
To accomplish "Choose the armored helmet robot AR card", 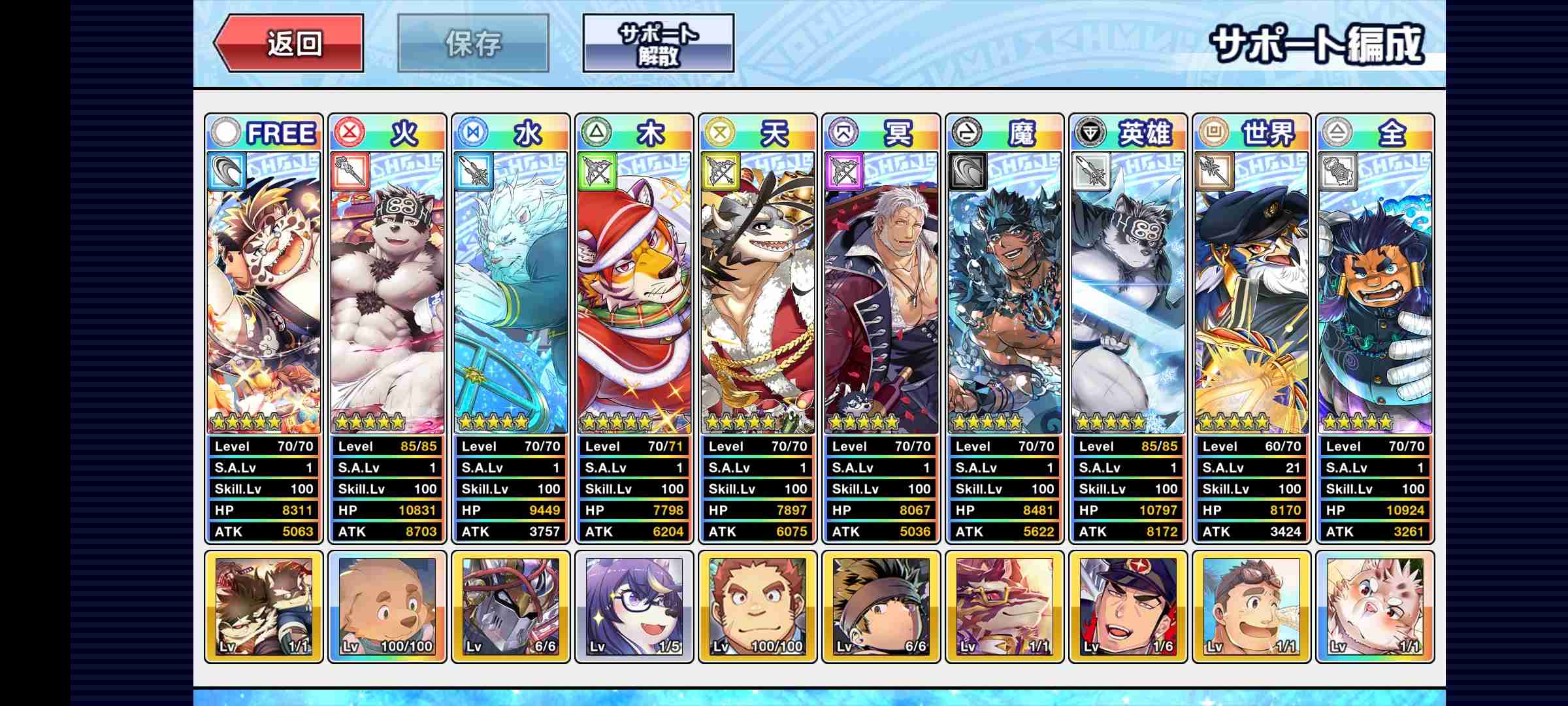I will [511, 607].
